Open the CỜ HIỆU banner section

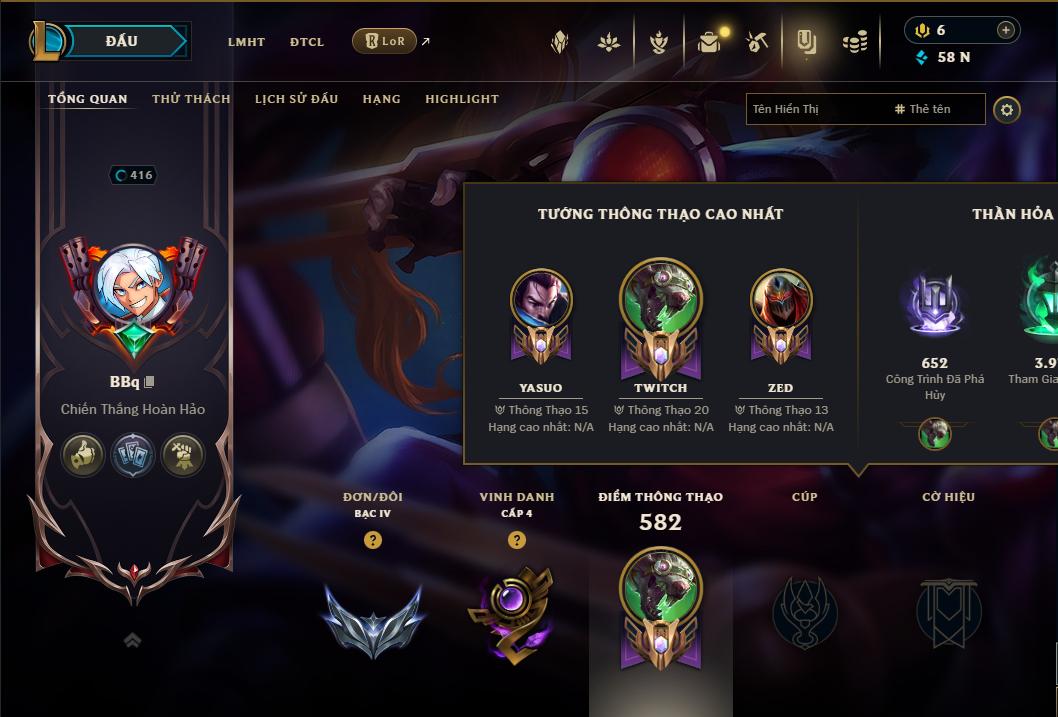click(x=948, y=610)
